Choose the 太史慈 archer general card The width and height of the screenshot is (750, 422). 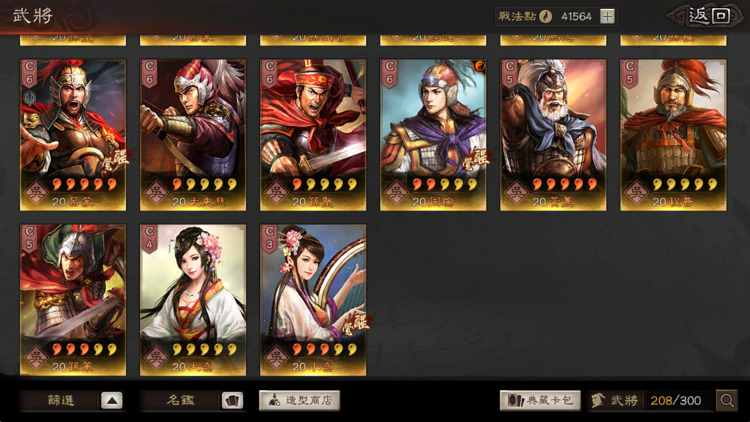(x=193, y=134)
